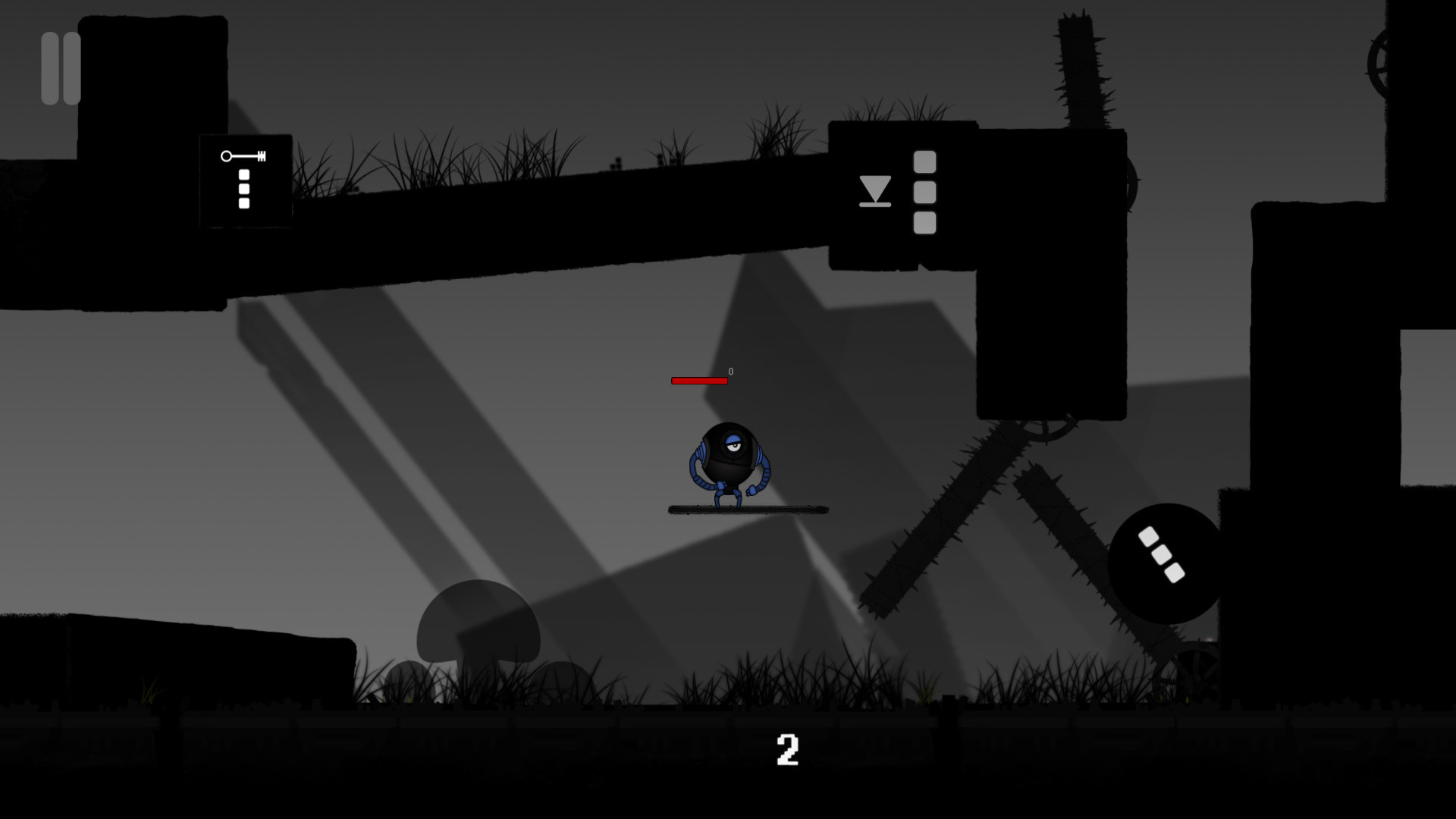Click the pause icon top-left
Viewport: 1456px width, 819px height.
(x=62, y=67)
